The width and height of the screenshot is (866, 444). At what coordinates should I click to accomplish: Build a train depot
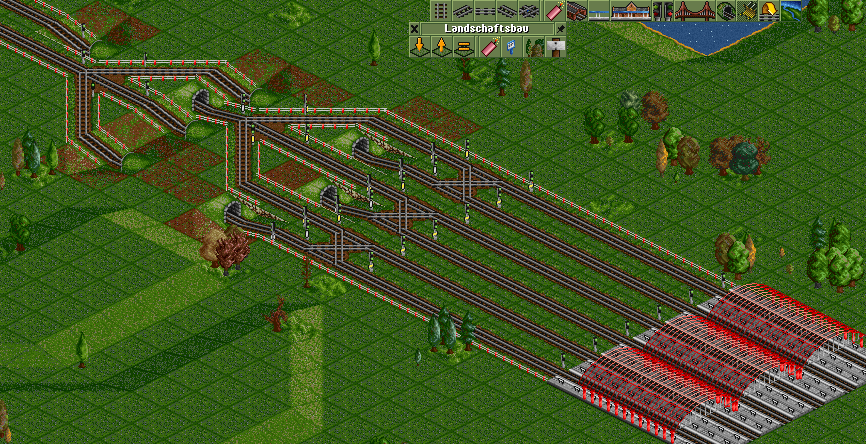click(577, 11)
